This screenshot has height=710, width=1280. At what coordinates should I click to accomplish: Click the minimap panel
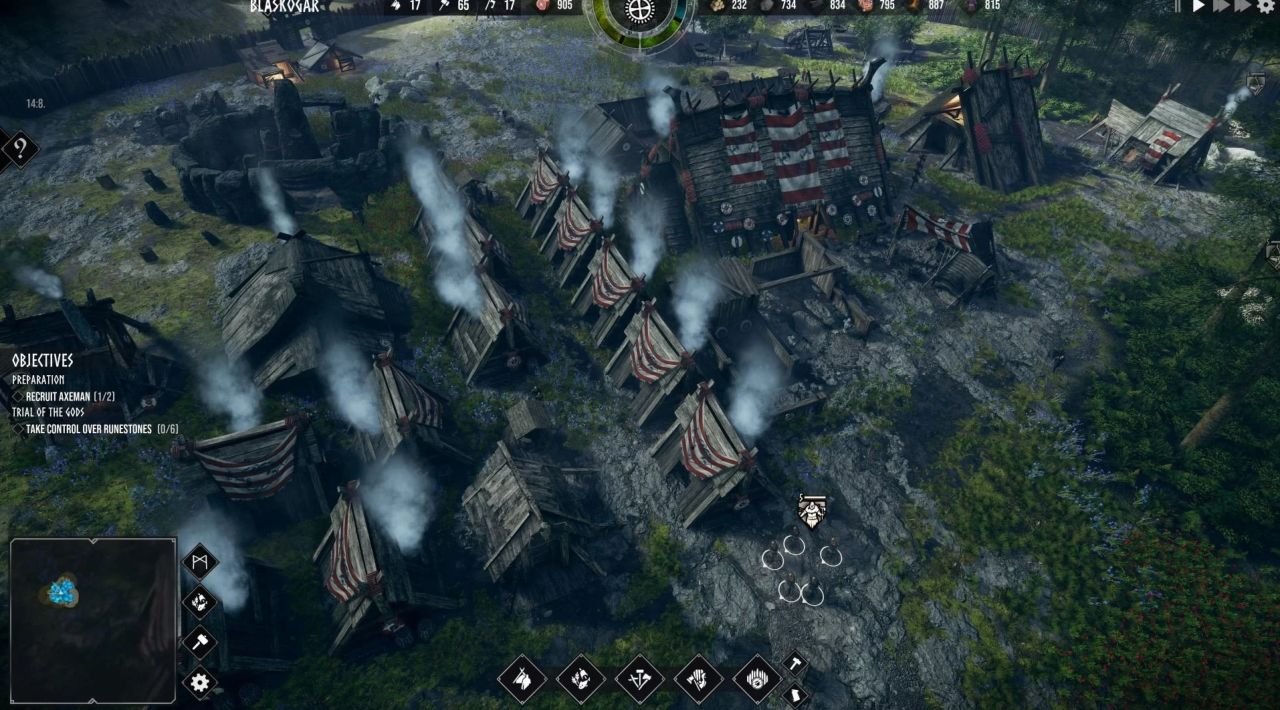click(93, 620)
